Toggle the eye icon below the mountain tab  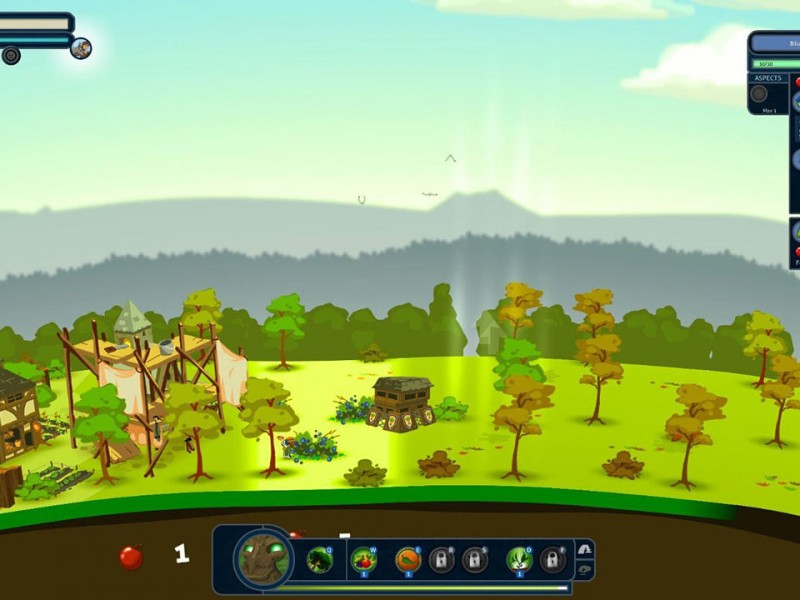click(x=584, y=570)
